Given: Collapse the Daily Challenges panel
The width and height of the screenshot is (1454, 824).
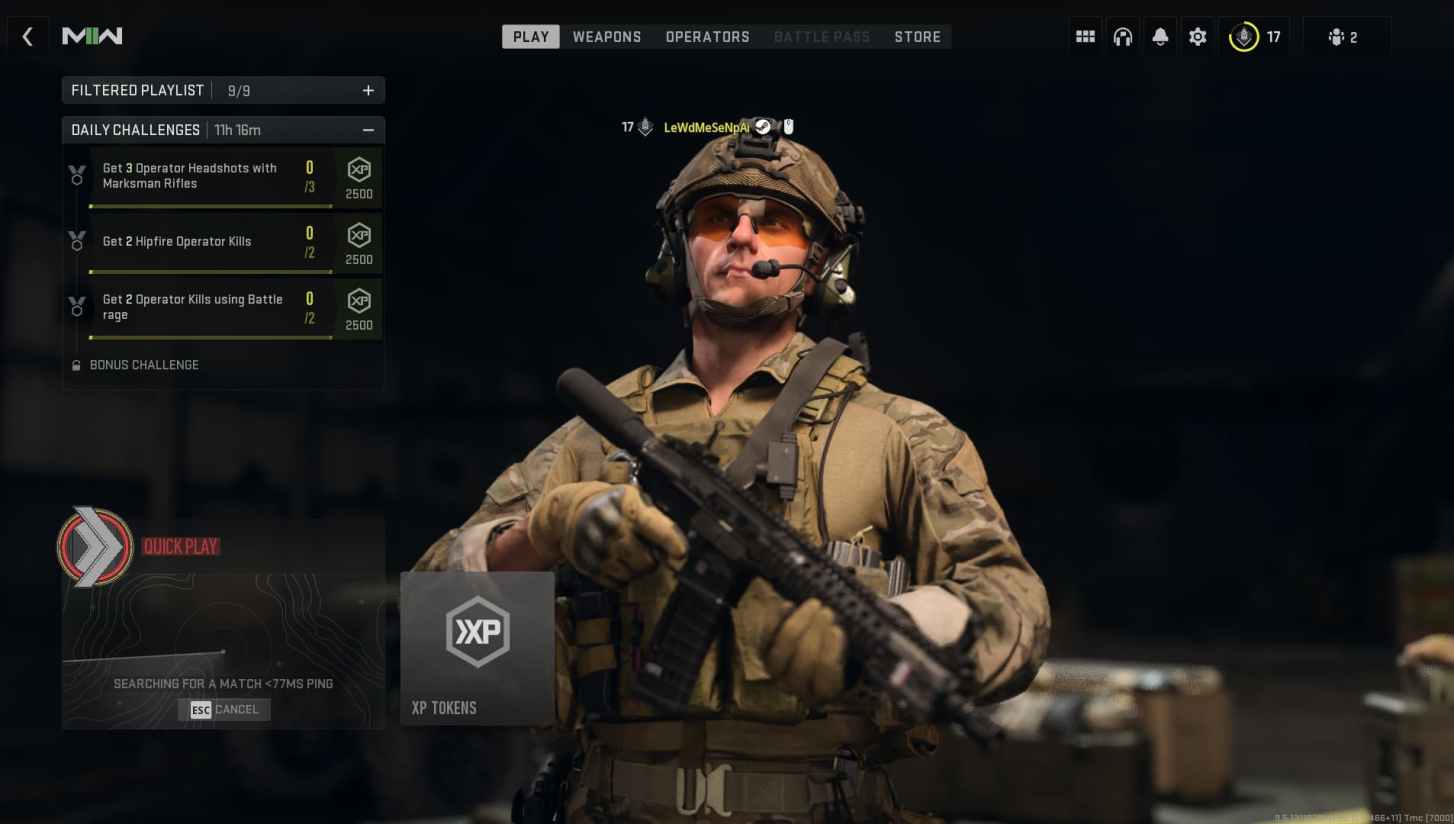Looking at the screenshot, I should click(368, 129).
